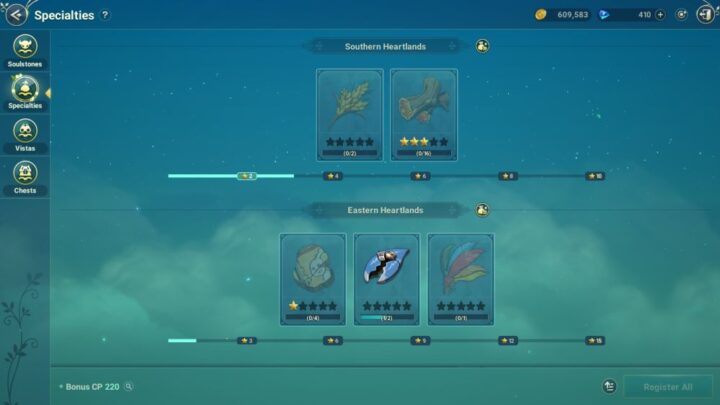Select the wooden log specialty card
This screenshot has width=720, height=405.
point(423,113)
